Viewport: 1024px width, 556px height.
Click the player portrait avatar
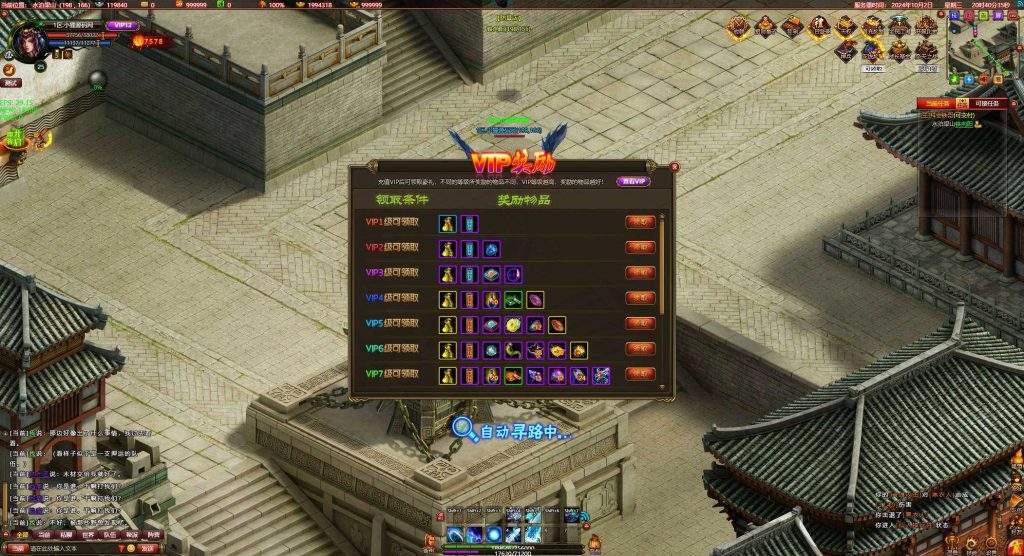(27, 40)
